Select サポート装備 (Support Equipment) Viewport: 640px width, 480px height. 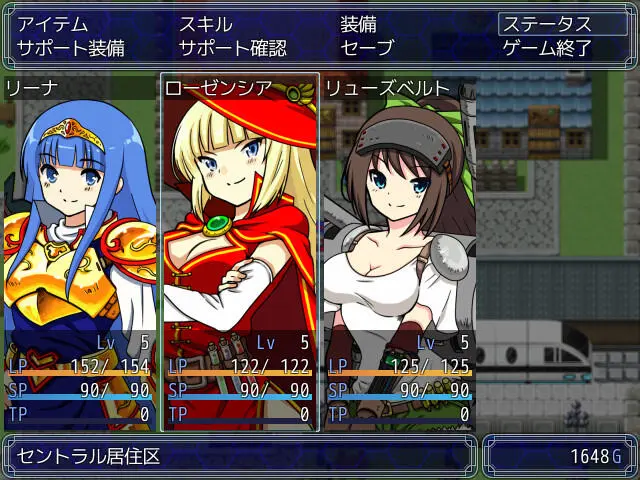pyautogui.click(x=71, y=47)
